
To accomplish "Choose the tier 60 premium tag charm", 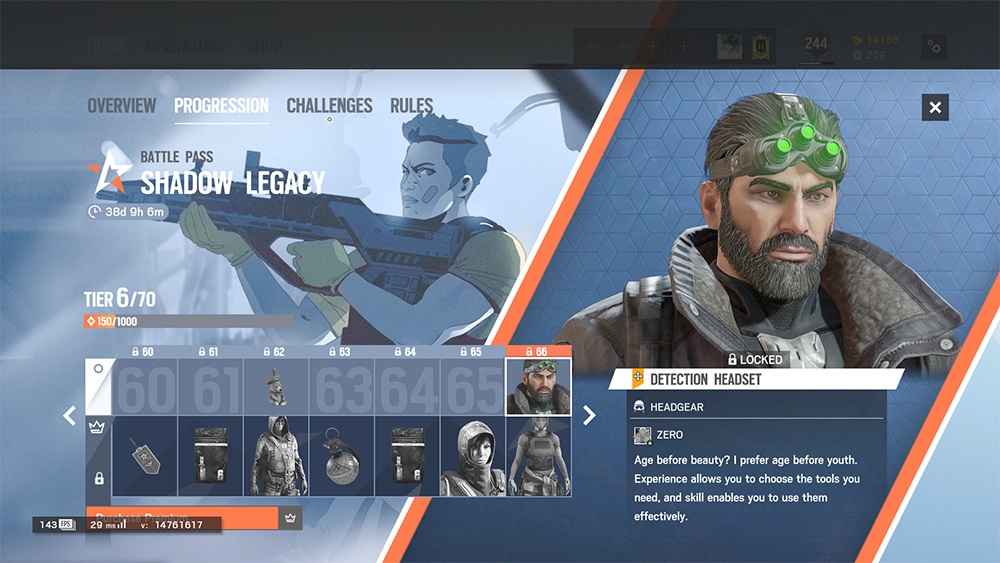I will coord(145,456).
